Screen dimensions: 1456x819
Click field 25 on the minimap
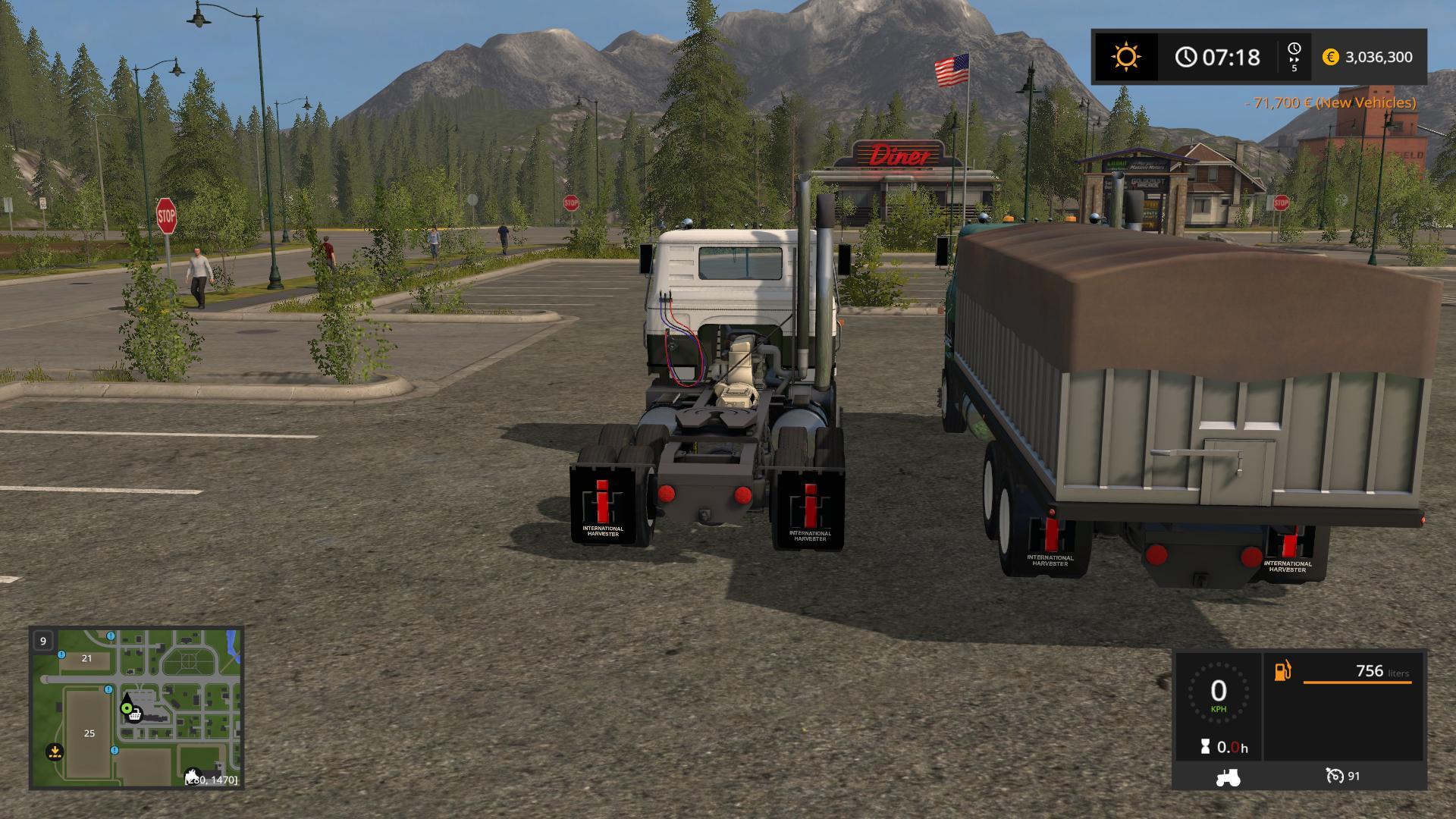tap(89, 733)
